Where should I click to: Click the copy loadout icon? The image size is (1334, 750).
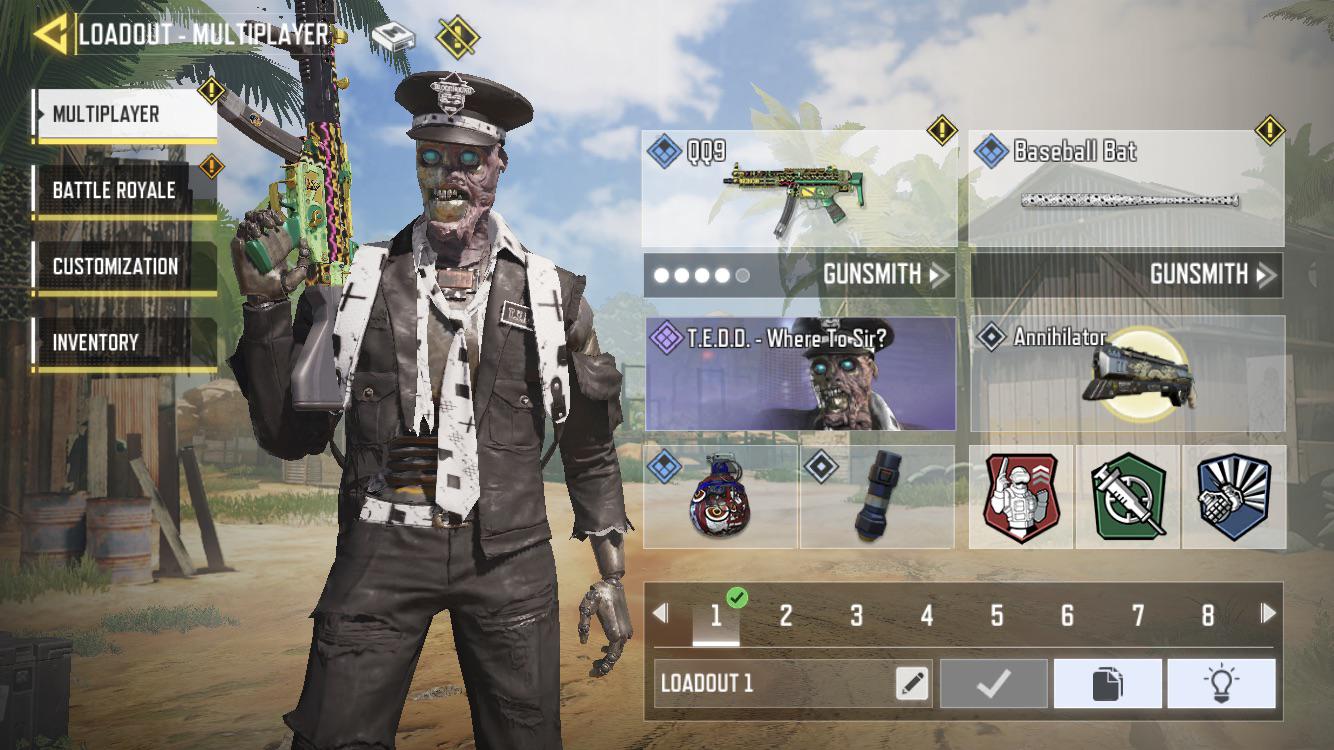(x=1108, y=682)
